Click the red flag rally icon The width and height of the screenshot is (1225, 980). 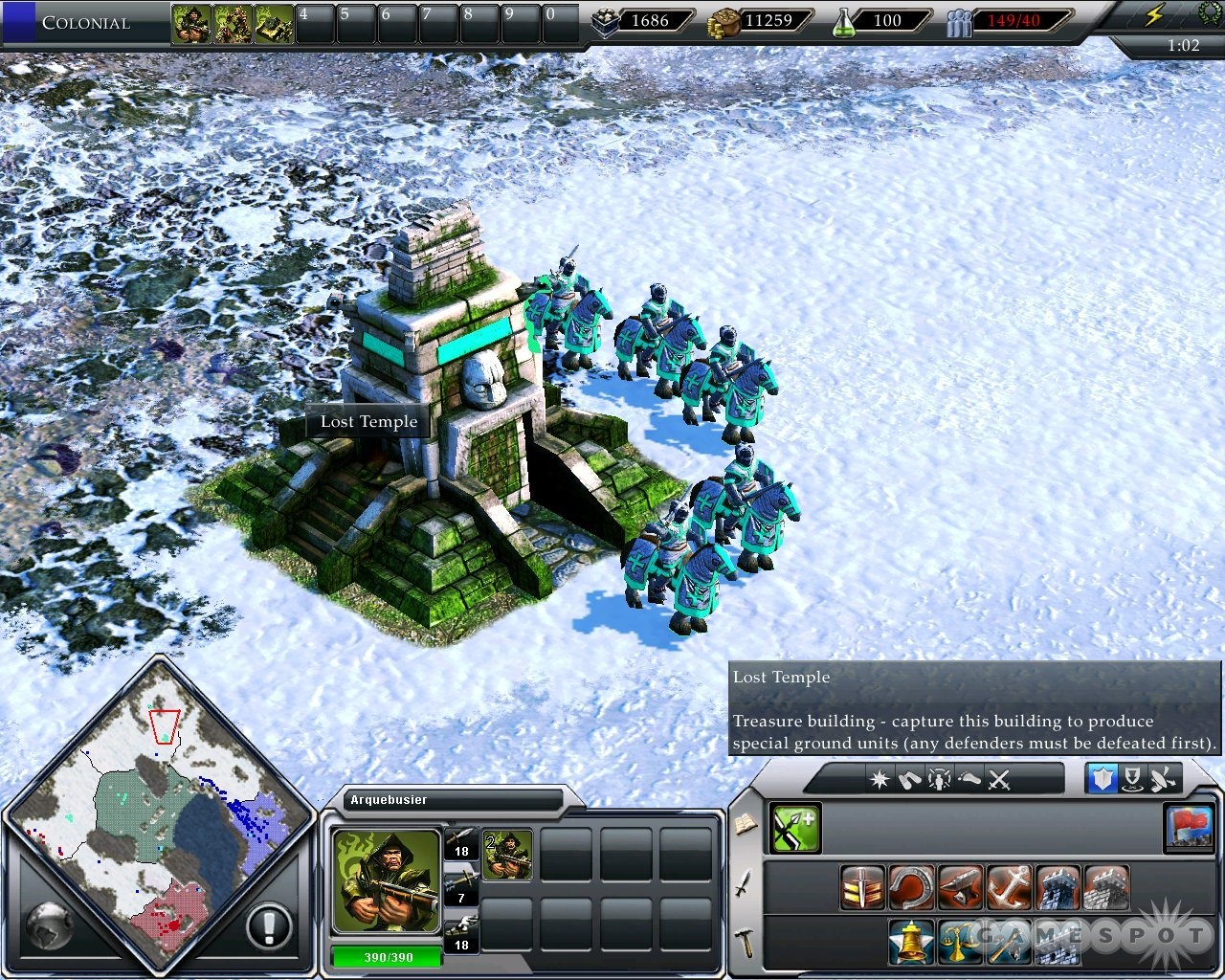click(x=1190, y=830)
